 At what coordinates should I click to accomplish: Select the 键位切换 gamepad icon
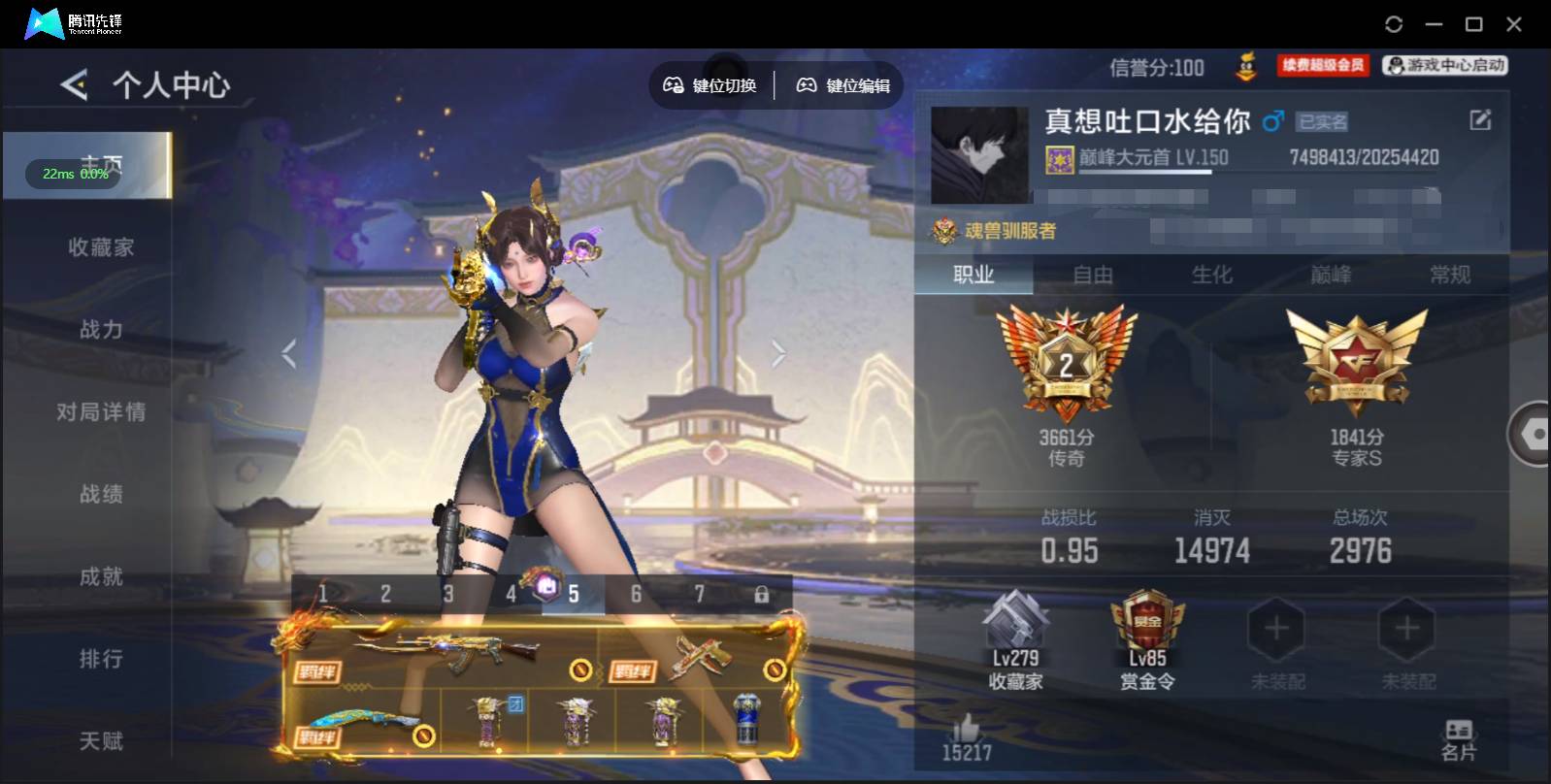click(x=711, y=85)
